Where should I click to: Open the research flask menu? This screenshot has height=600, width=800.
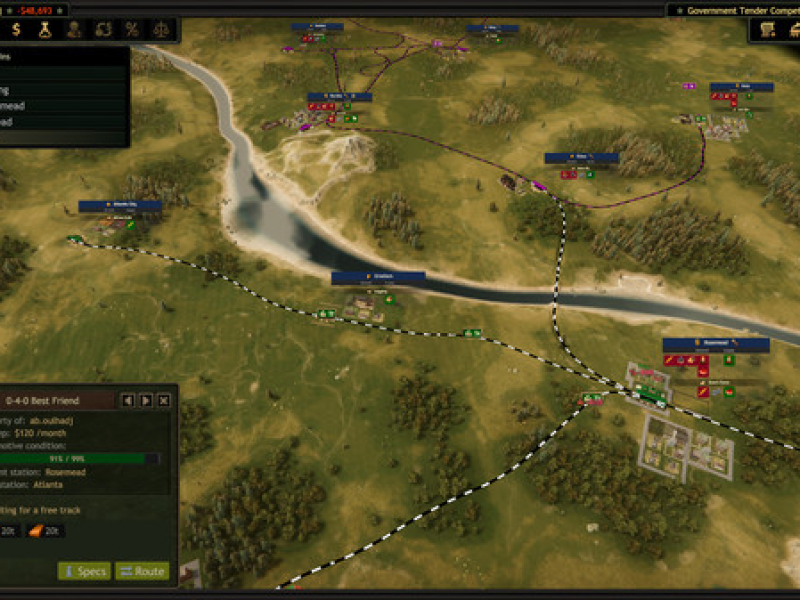click(45, 30)
